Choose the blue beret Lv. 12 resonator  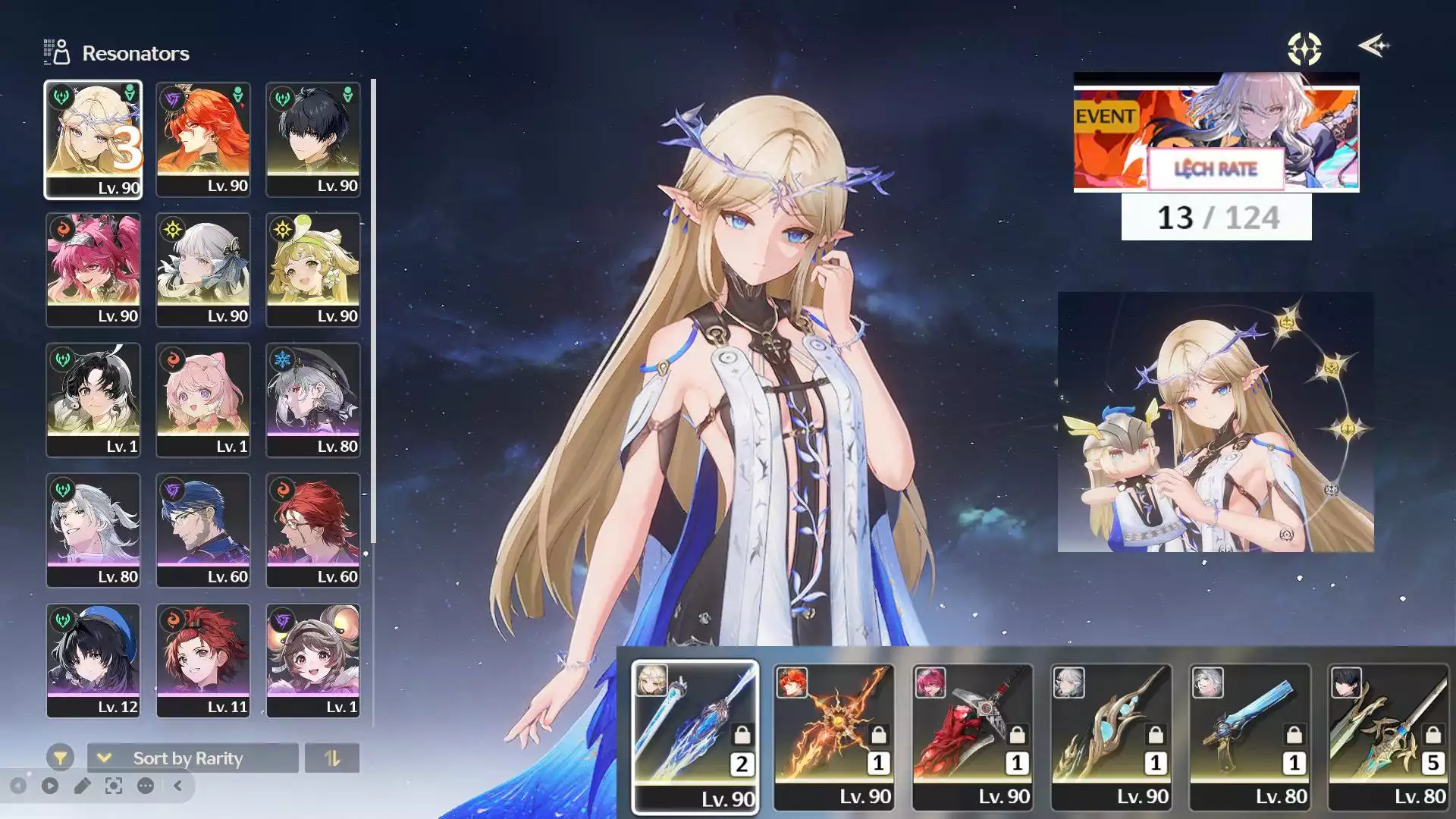[93, 661]
